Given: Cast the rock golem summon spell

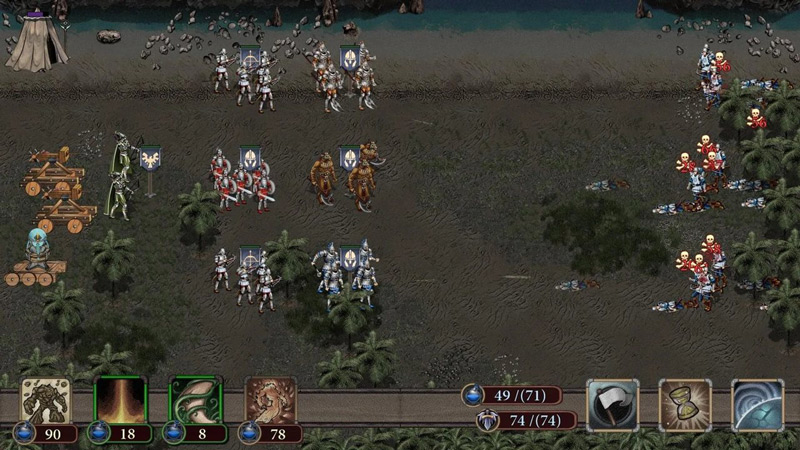Looking at the screenshot, I should (46, 401).
